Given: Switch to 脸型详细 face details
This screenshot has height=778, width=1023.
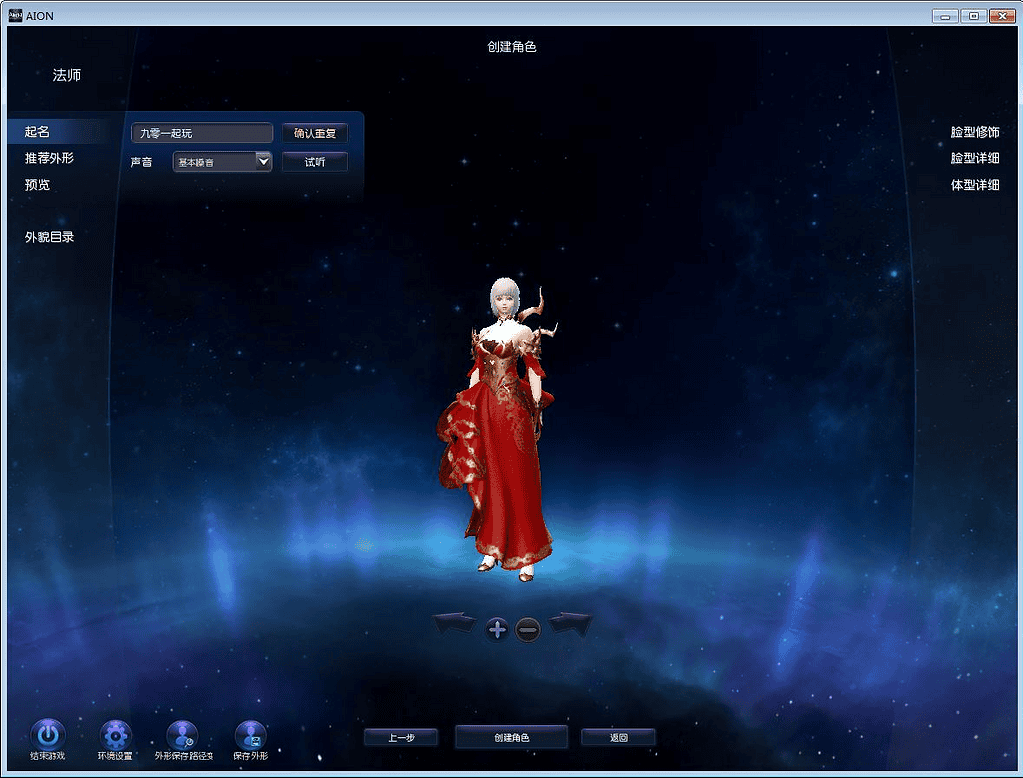Looking at the screenshot, I should click(974, 158).
